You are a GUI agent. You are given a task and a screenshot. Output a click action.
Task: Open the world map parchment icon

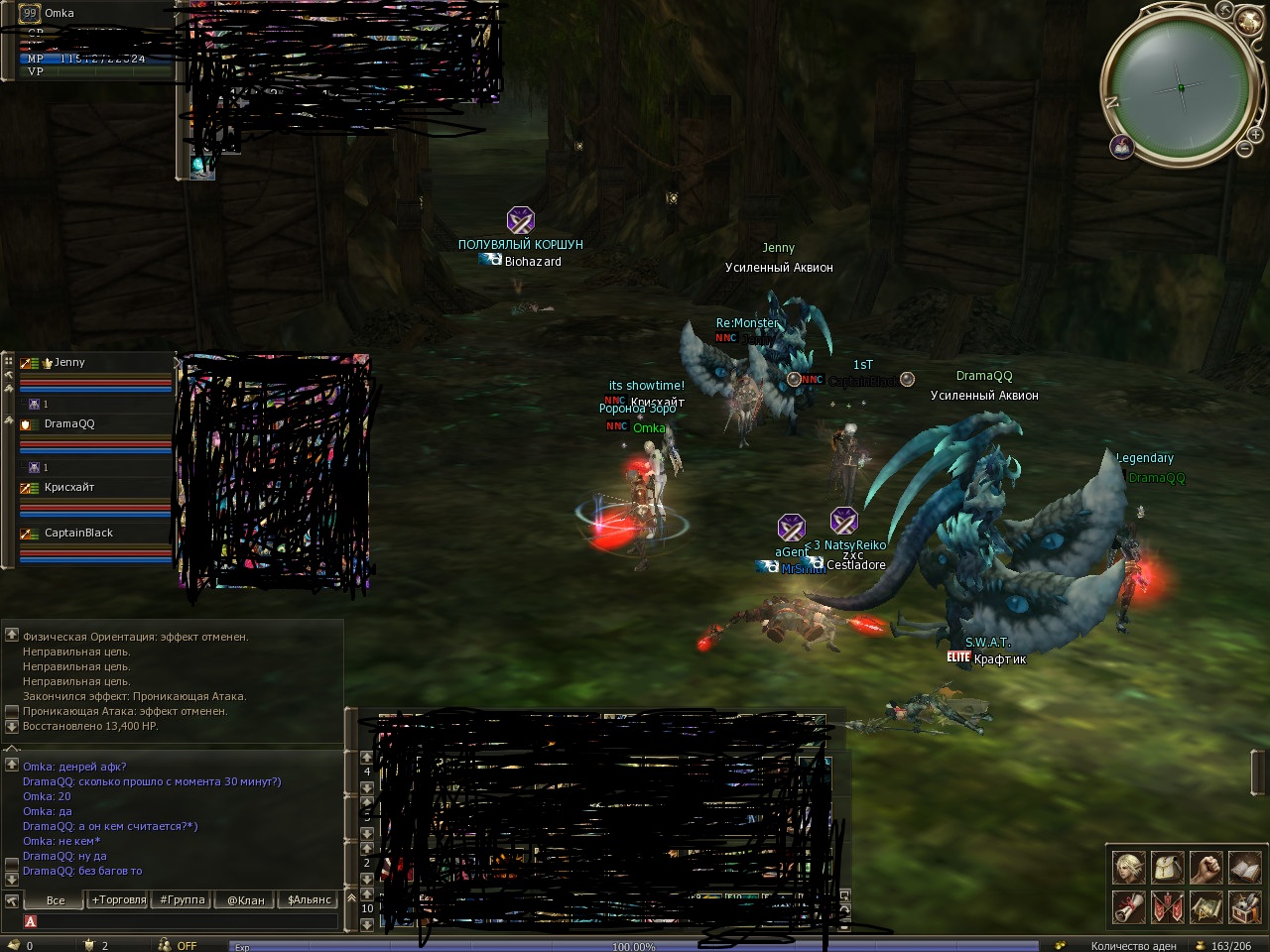pos(1206,906)
